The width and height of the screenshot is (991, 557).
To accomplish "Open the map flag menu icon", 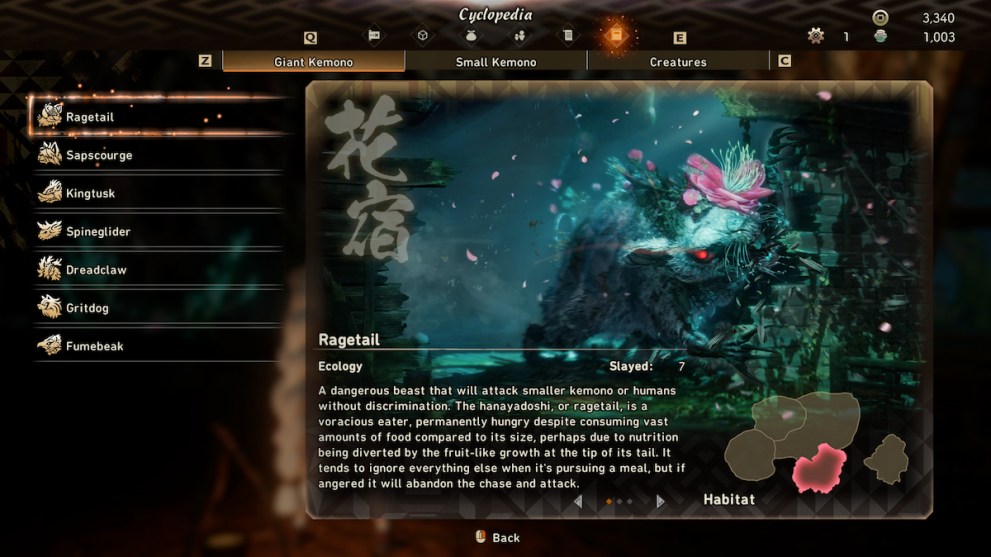I will tap(374, 36).
